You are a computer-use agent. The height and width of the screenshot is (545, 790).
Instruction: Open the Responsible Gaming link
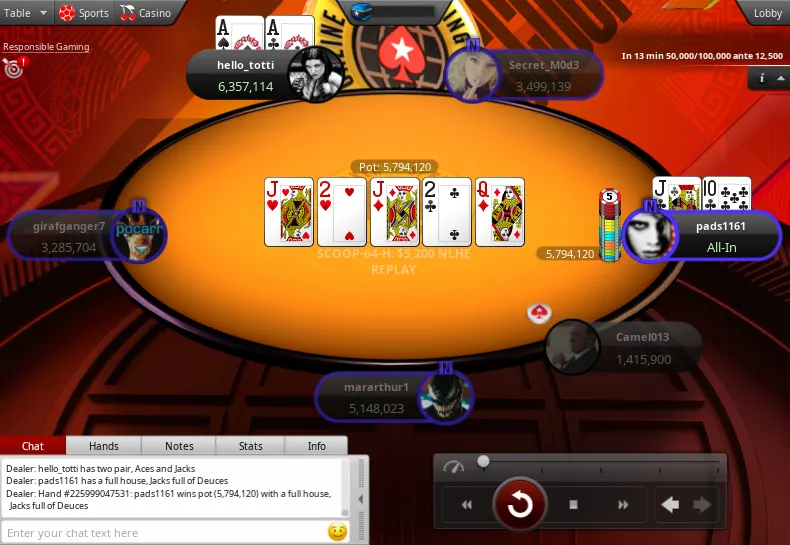pos(46,47)
